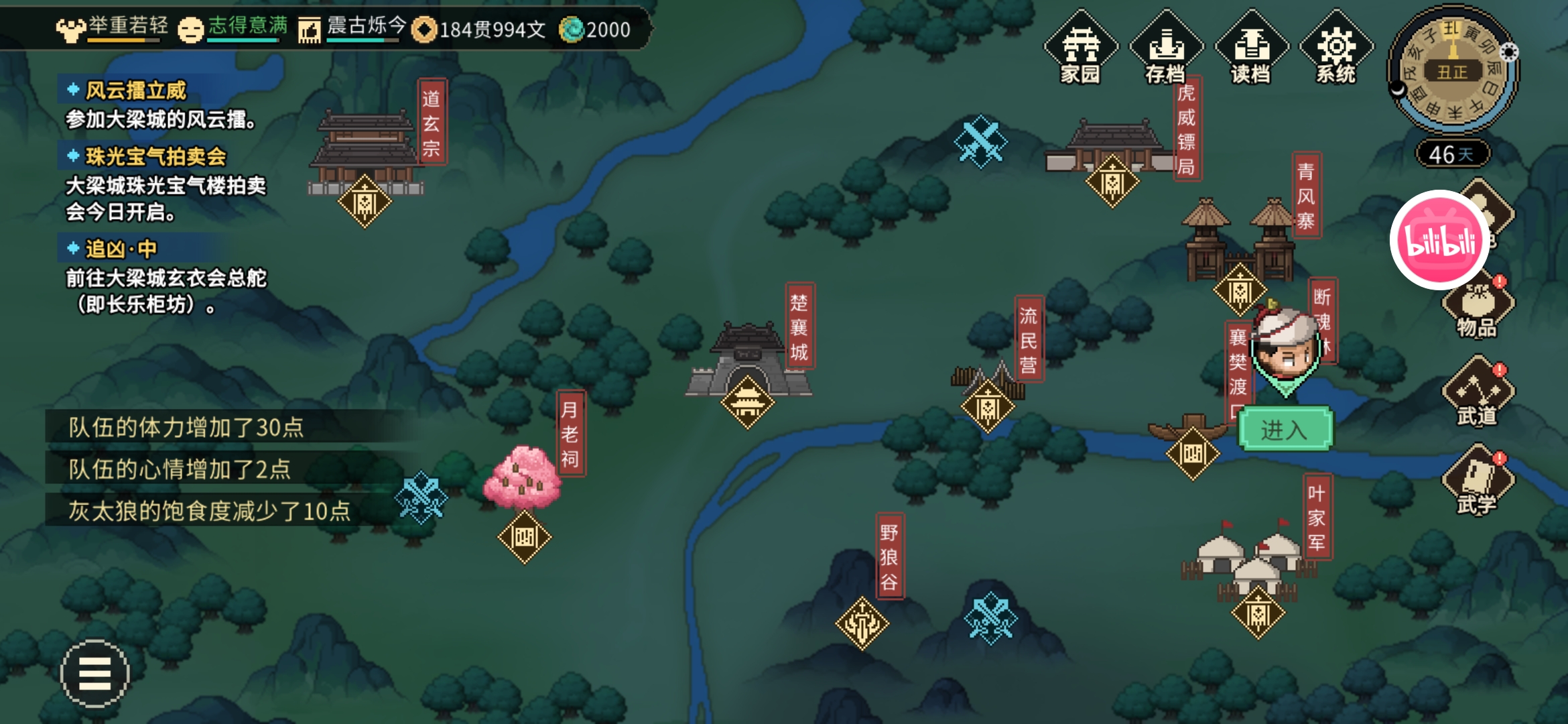Pick the 野狼谷 valley marker
Image resolution: width=1568 pixels, height=724 pixels.
click(x=862, y=623)
